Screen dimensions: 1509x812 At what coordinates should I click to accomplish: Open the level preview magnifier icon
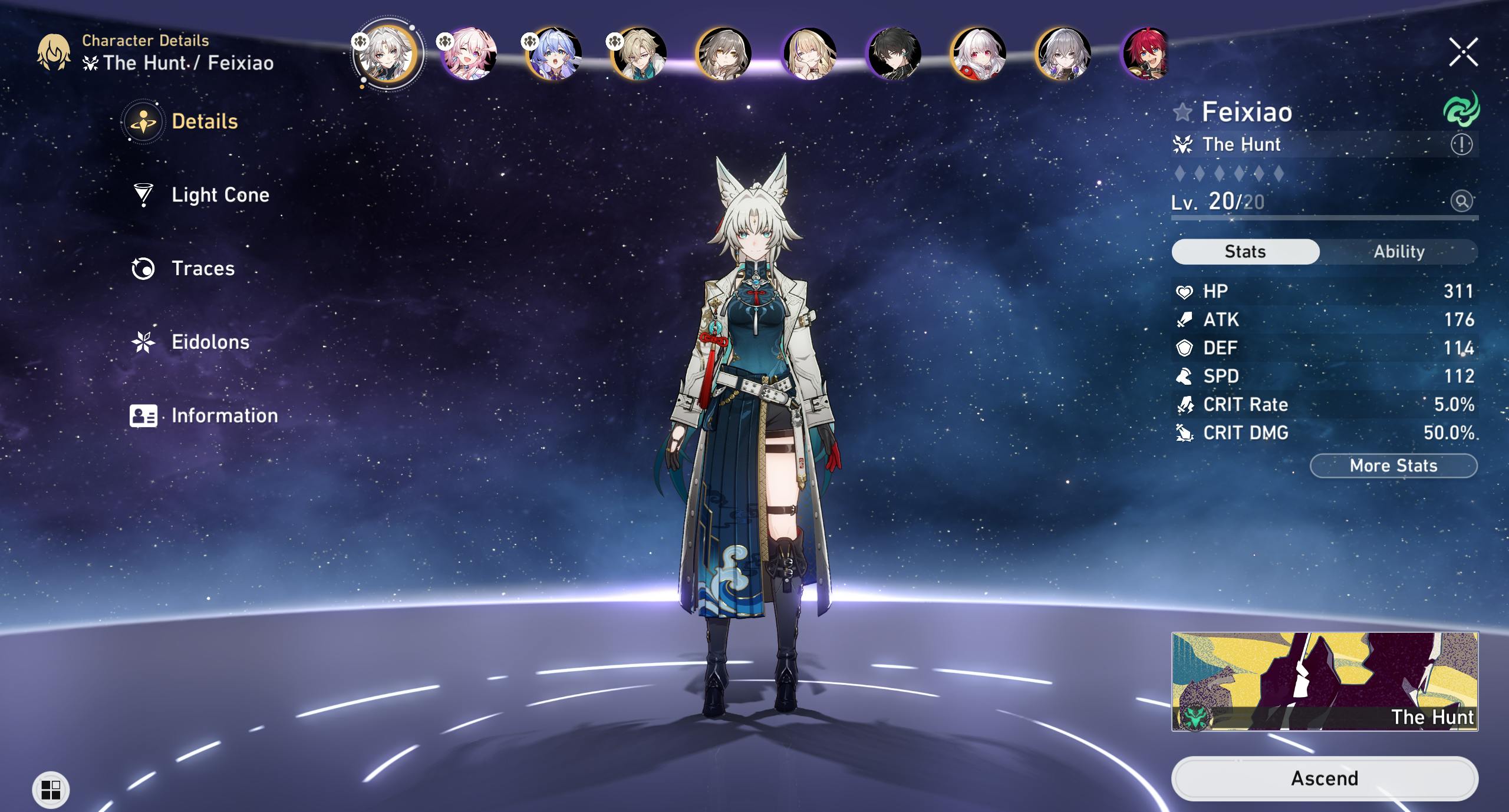pos(1461,202)
